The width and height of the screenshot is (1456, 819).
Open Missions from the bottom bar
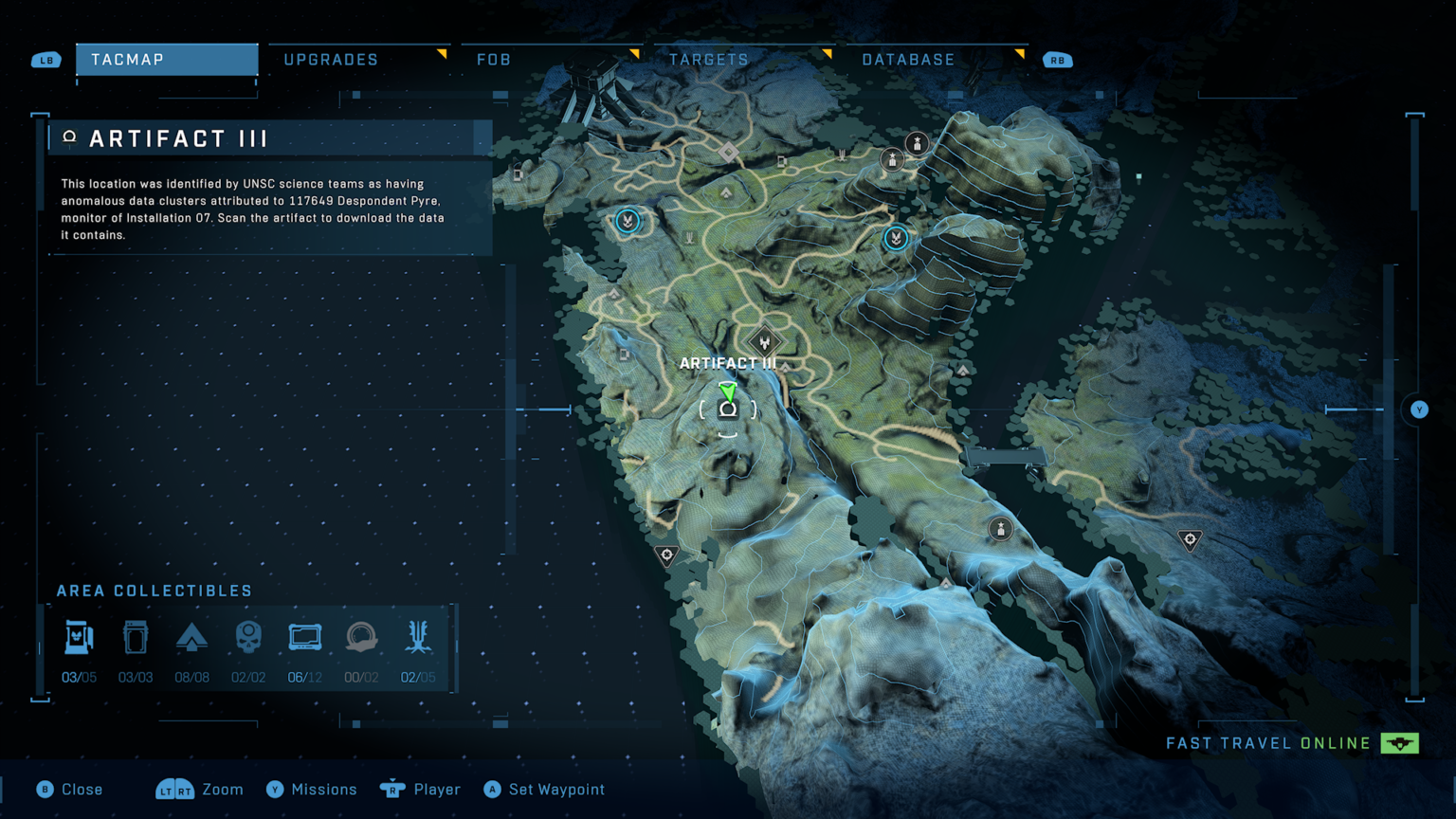(312, 789)
